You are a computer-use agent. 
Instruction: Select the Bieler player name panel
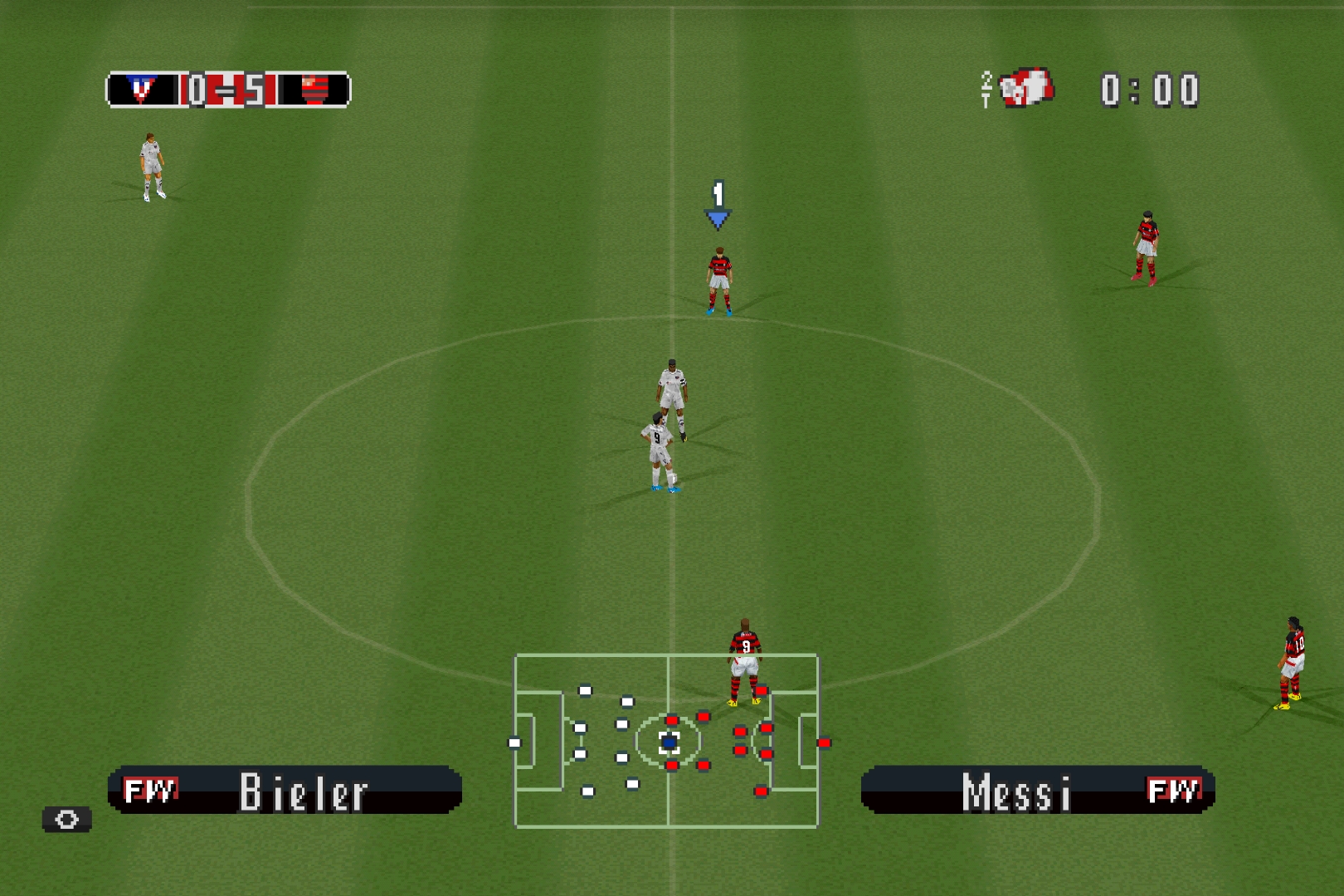pyautogui.click(x=285, y=790)
